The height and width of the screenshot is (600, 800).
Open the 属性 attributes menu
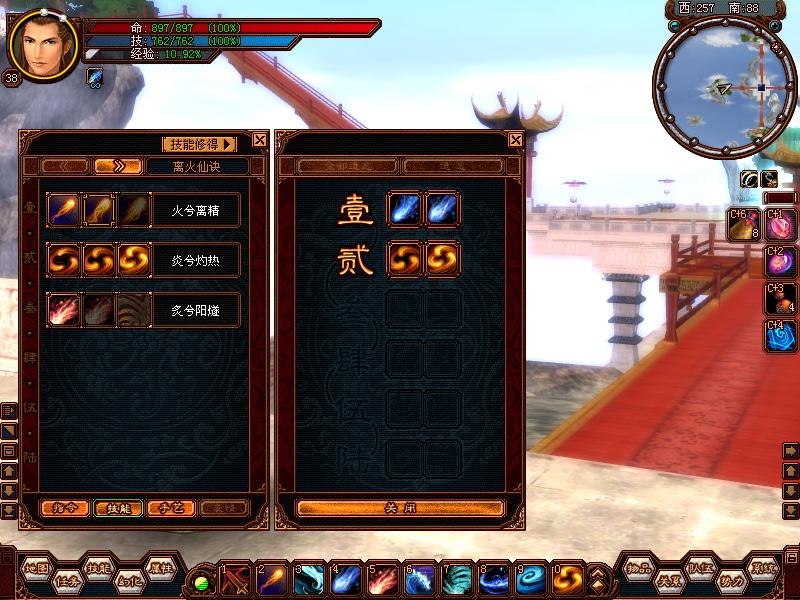click(160, 567)
